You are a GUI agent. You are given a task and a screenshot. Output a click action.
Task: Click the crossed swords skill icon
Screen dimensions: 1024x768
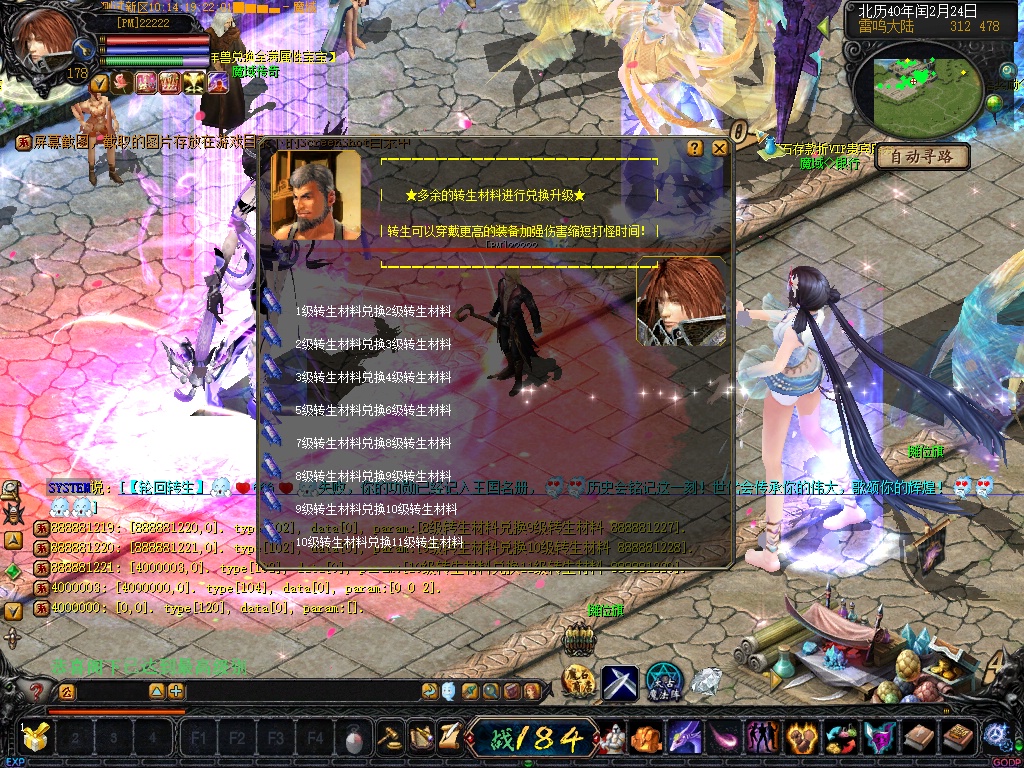[619, 683]
